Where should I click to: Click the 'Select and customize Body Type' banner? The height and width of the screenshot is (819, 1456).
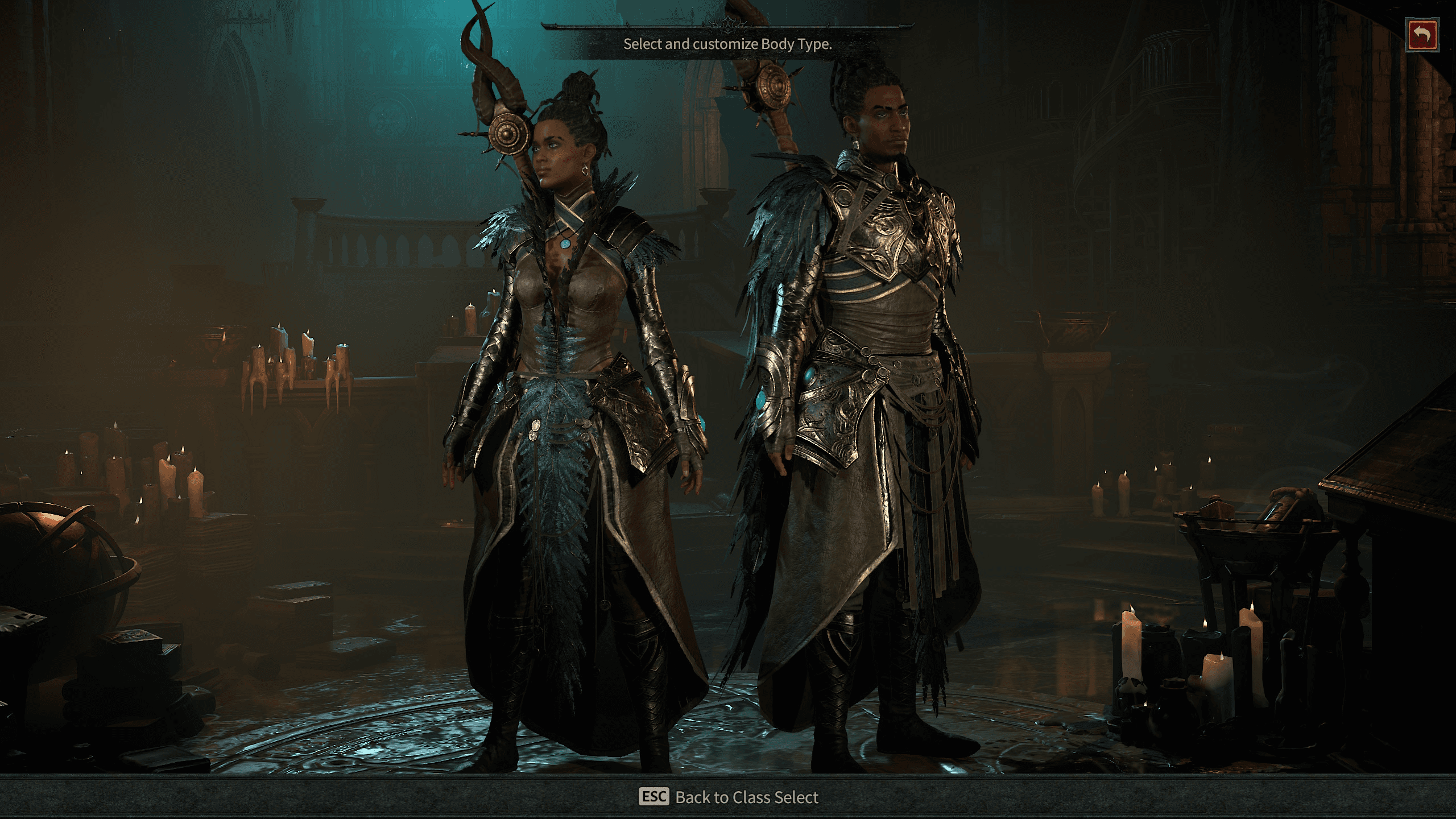tap(727, 43)
